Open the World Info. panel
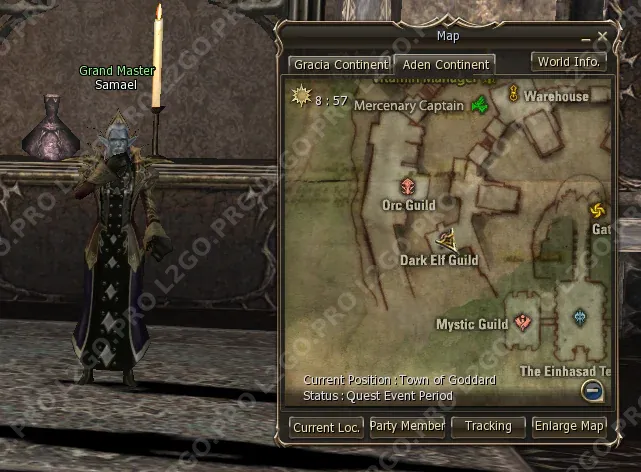Viewport: 641px width, 472px height. (568, 61)
